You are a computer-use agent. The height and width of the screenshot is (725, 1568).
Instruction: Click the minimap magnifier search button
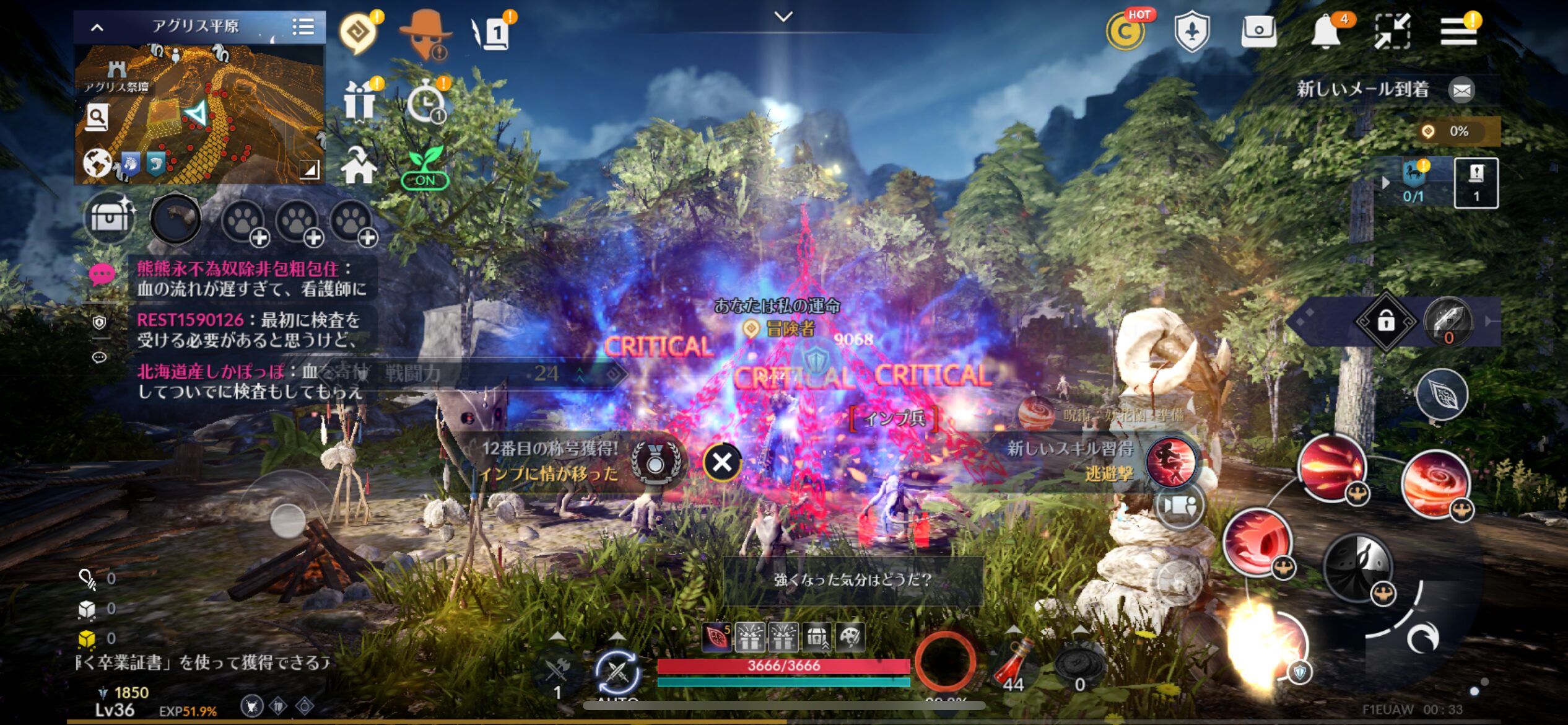click(x=97, y=117)
